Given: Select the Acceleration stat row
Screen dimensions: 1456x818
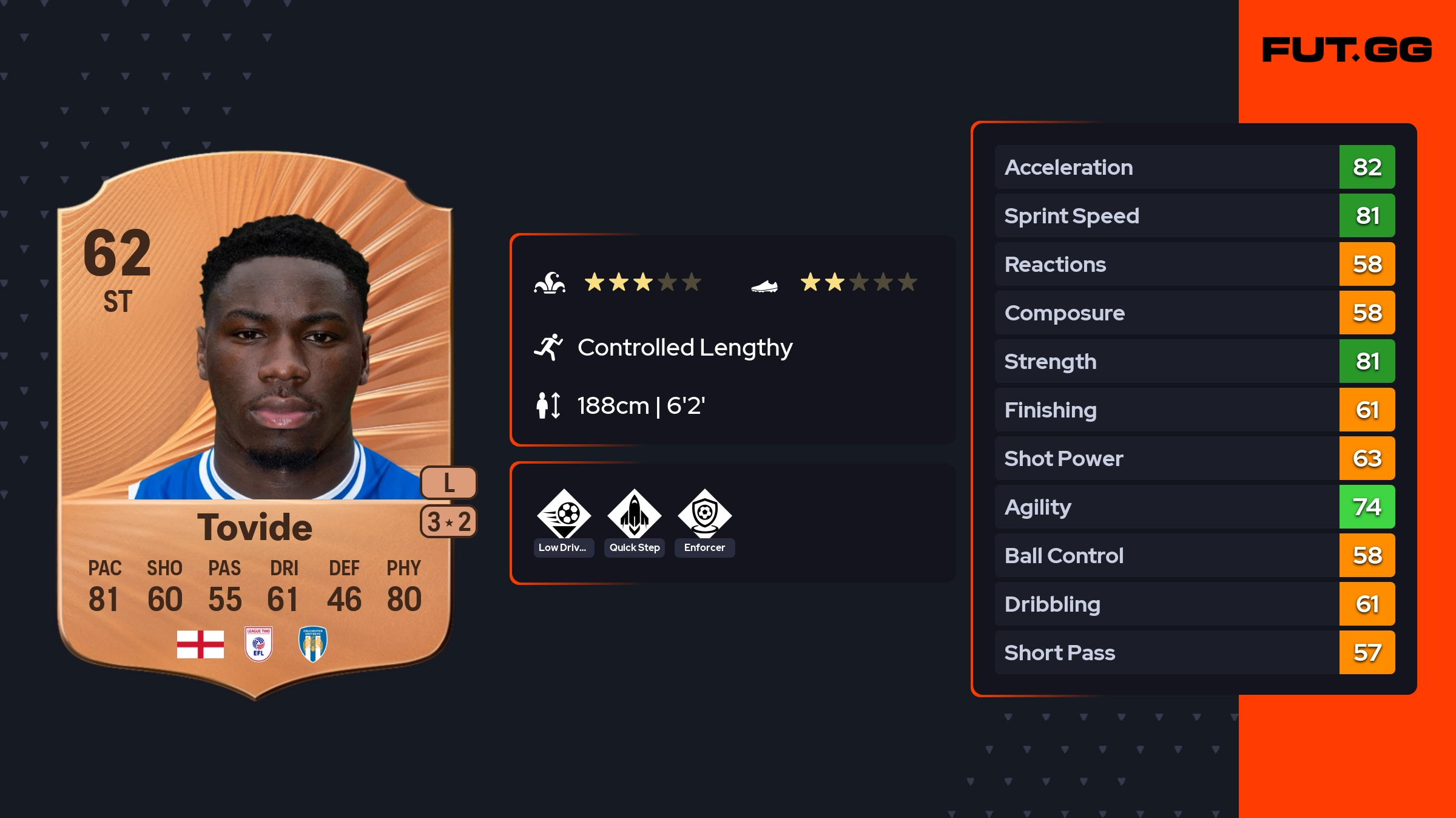Looking at the screenshot, I should click(1194, 167).
